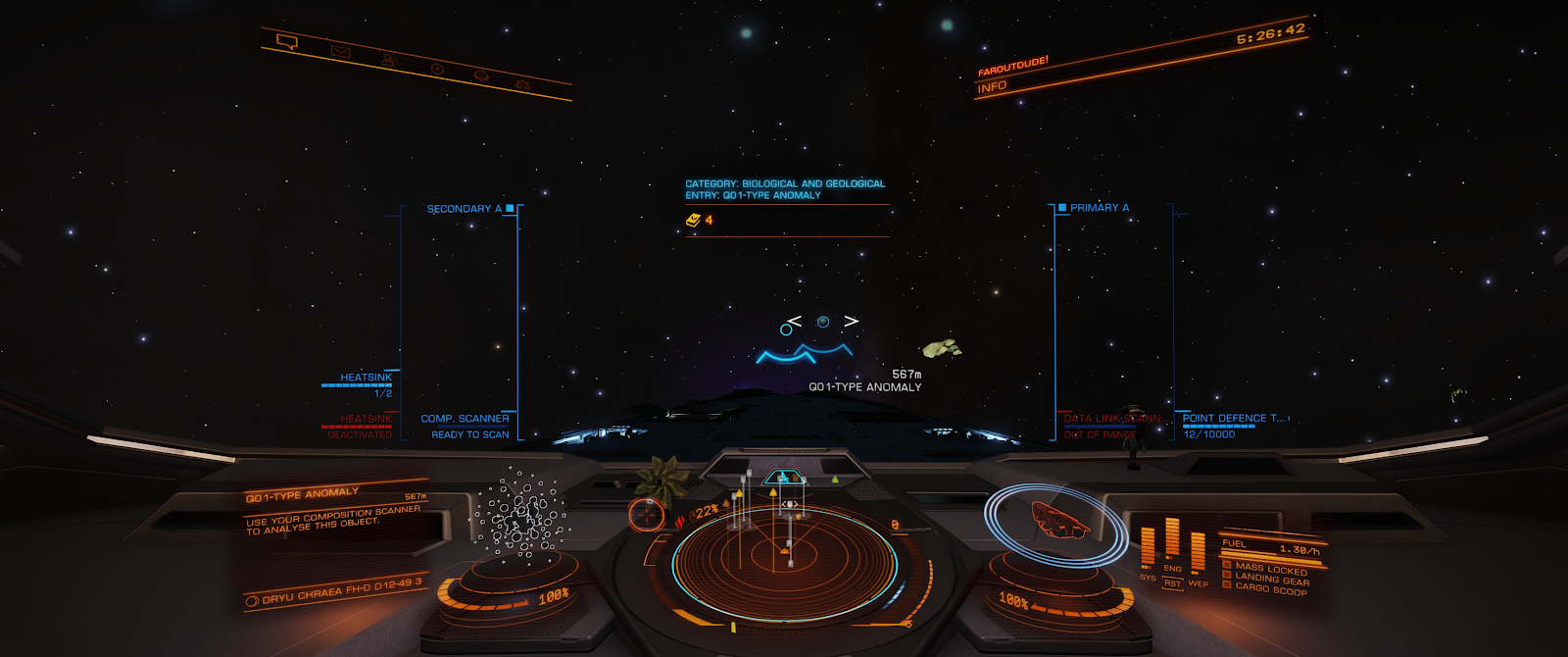Switch to the envelope inbox tab
Screen dimensions: 1568x657
[340, 52]
